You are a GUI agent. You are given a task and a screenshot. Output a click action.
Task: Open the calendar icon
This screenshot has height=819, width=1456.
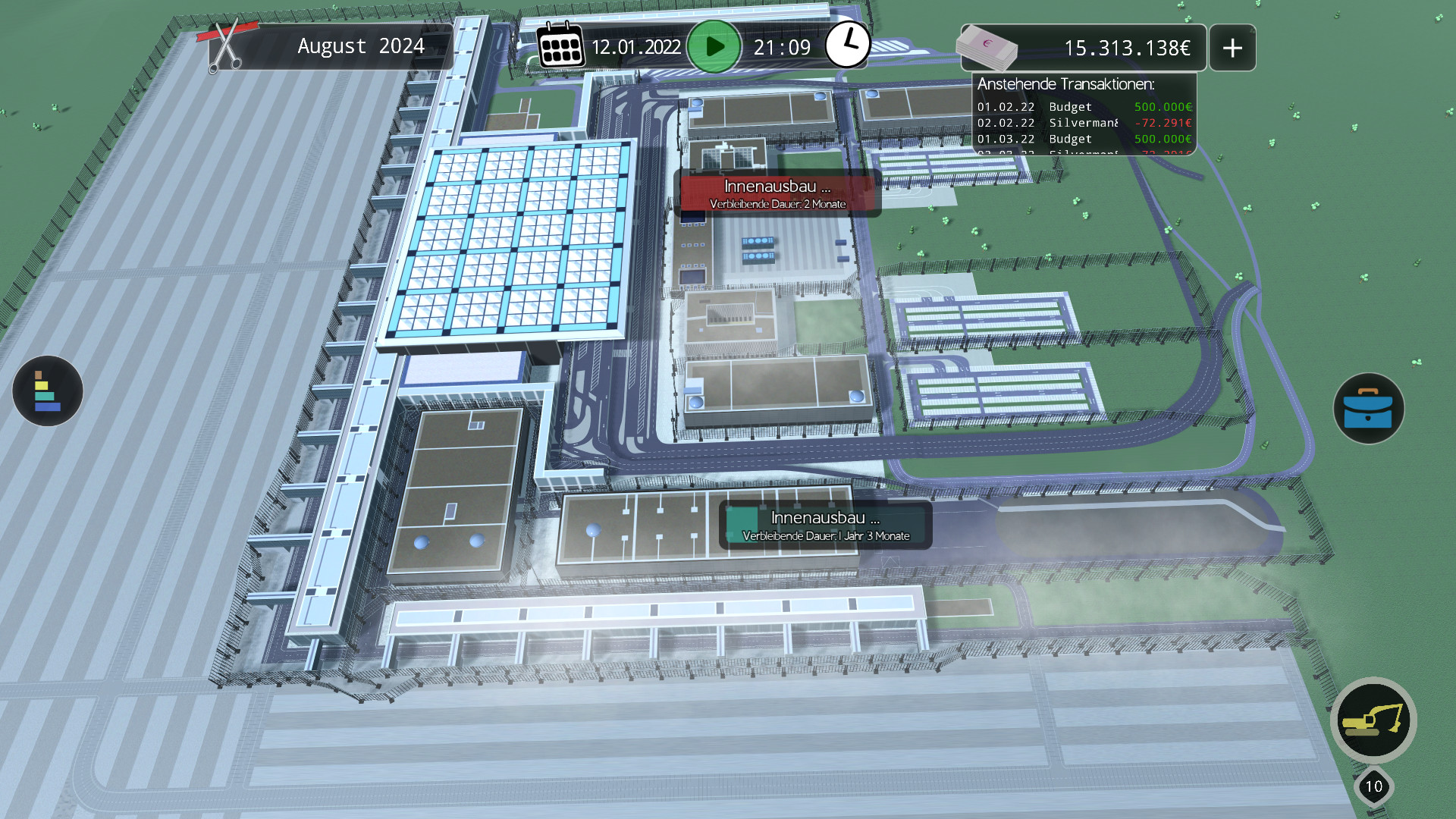(x=560, y=45)
